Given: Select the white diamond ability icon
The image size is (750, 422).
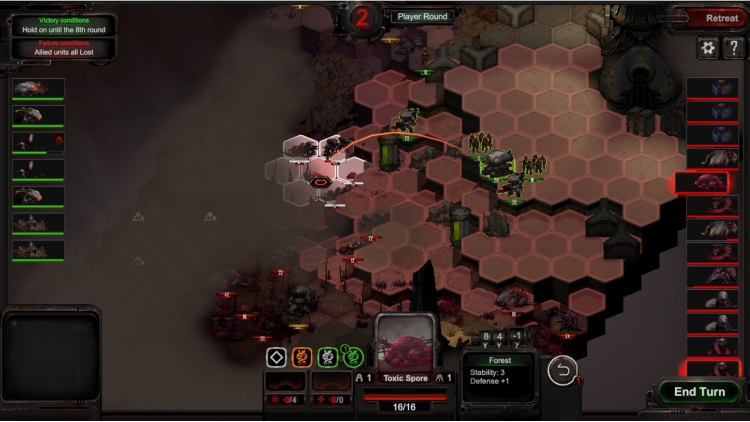Looking at the screenshot, I should [276, 357].
